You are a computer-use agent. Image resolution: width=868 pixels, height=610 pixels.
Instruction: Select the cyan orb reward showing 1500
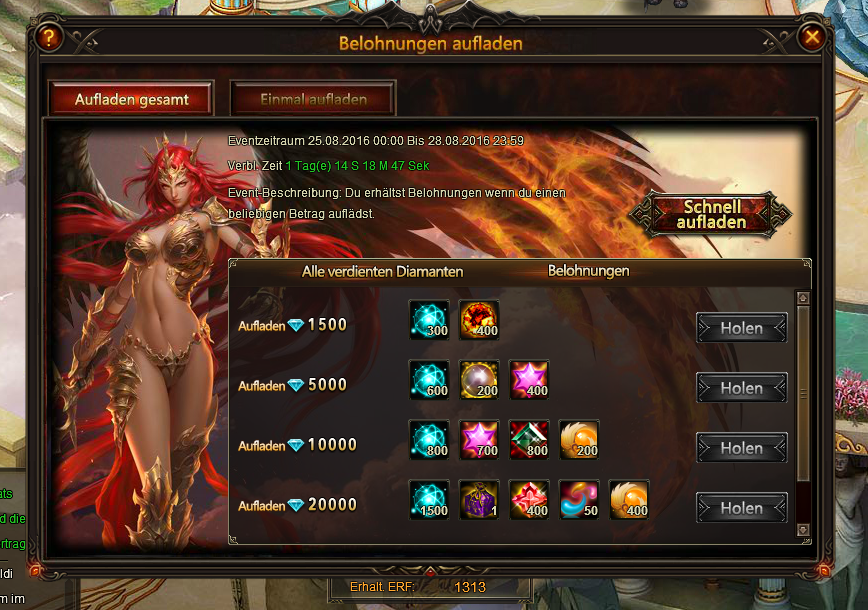click(x=429, y=500)
